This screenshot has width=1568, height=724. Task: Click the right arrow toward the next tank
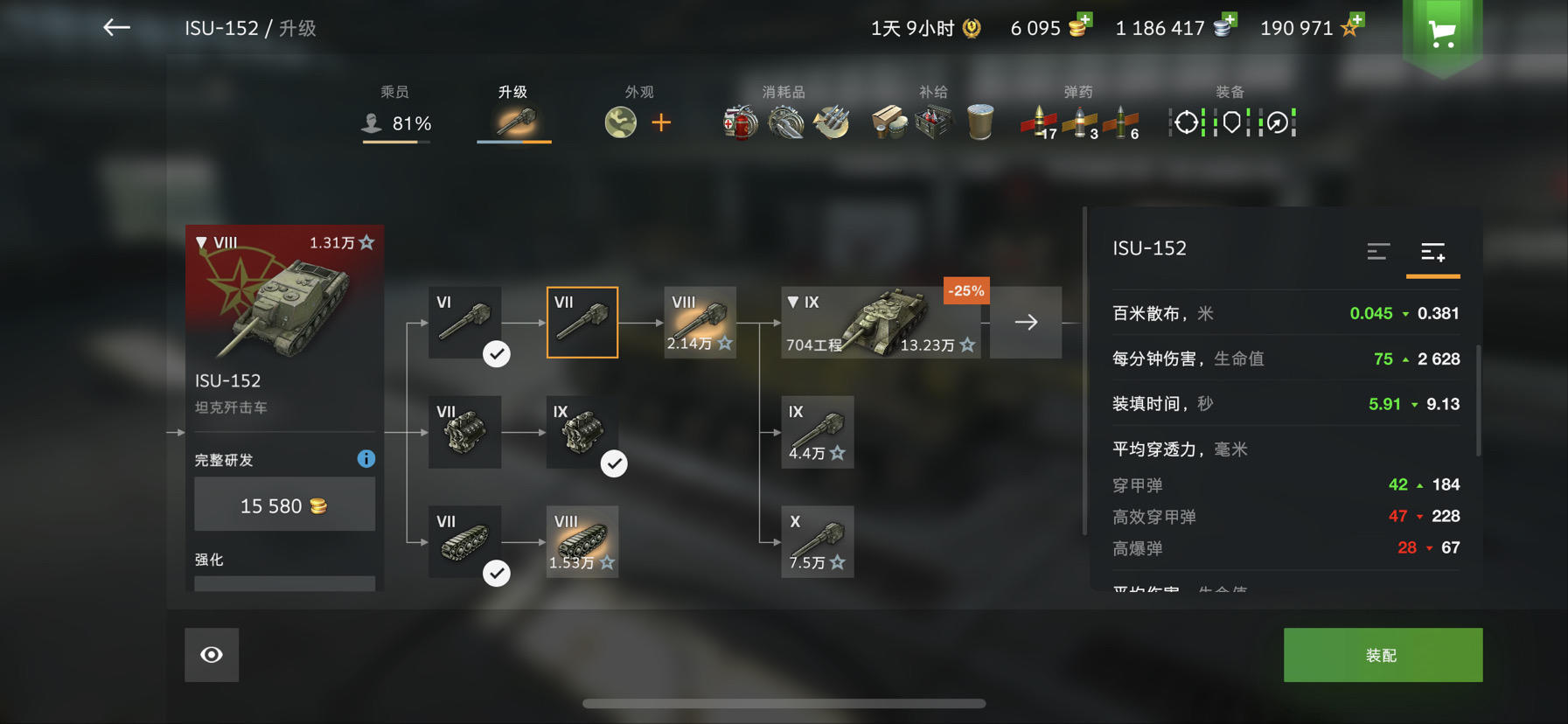point(1025,322)
